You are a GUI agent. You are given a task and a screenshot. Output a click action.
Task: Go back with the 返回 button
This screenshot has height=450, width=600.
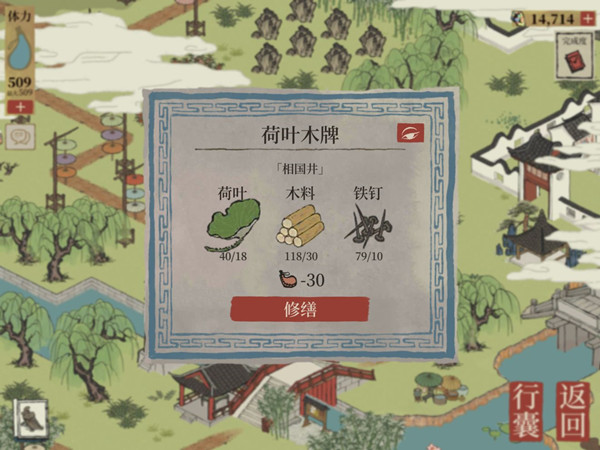(573, 410)
